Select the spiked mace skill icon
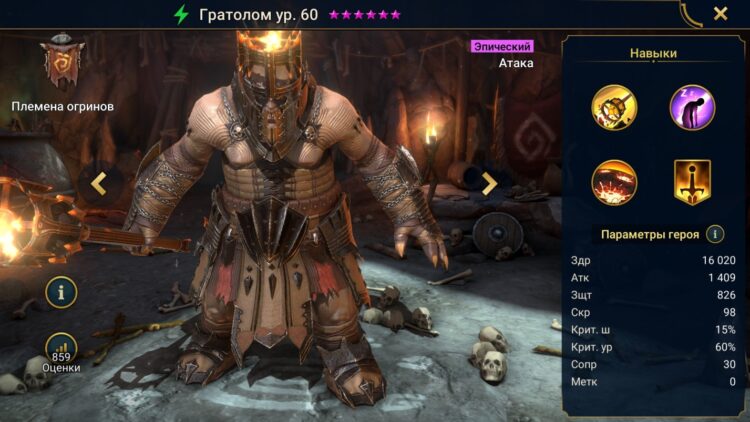The width and height of the screenshot is (750, 422). click(x=614, y=107)
